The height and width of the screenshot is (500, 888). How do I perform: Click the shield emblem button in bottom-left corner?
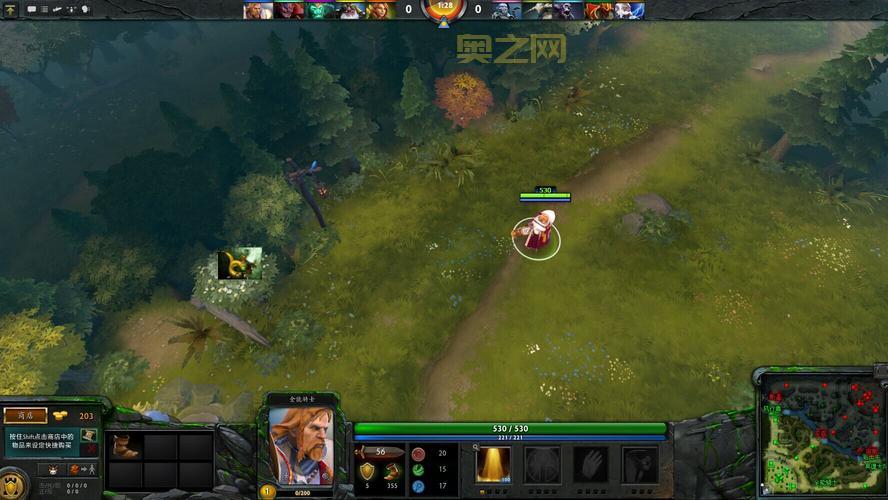[12, 484]
